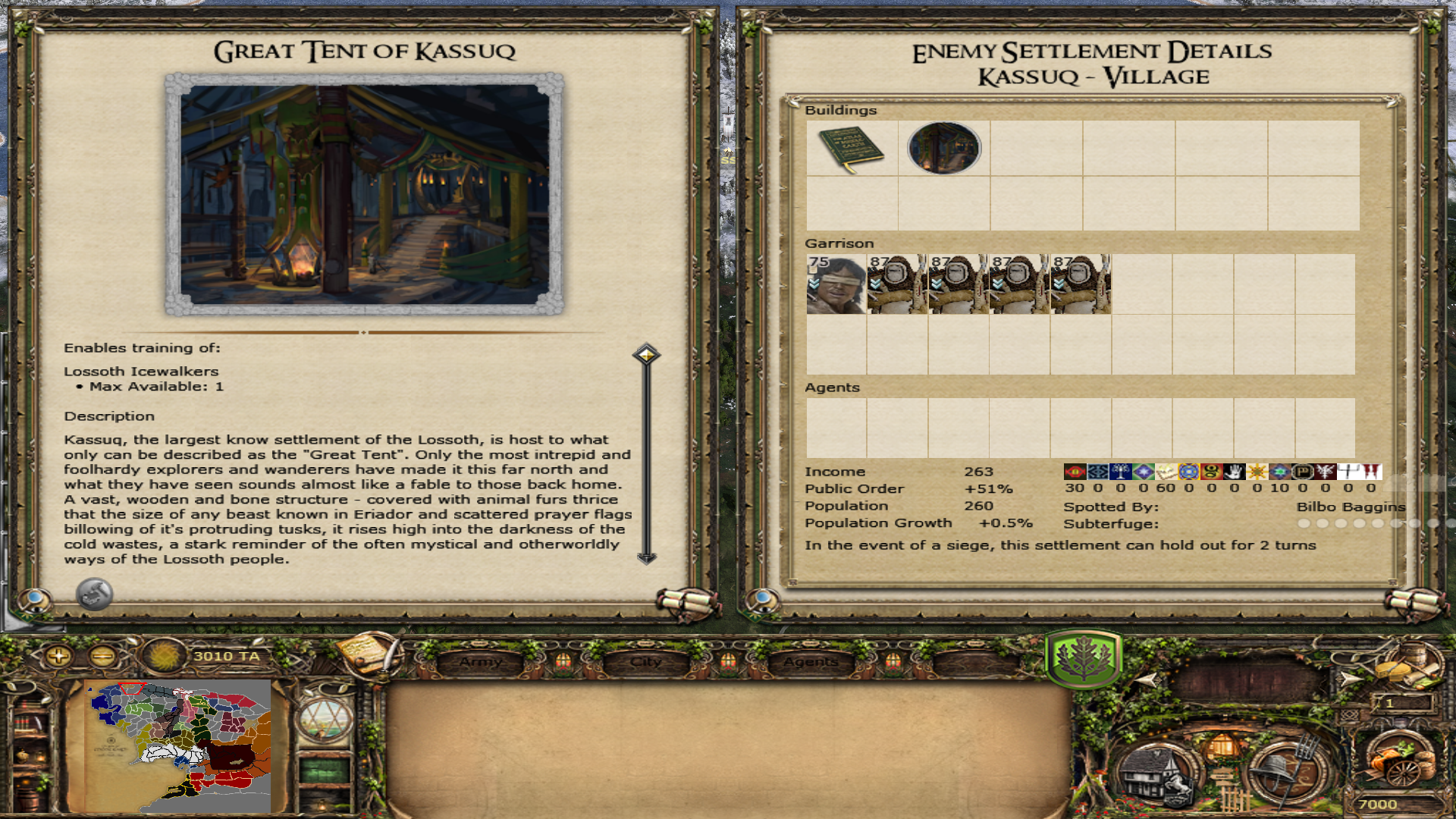
Task: Click the description scrollbar's up arrow
Action: (x=646, y=354)
